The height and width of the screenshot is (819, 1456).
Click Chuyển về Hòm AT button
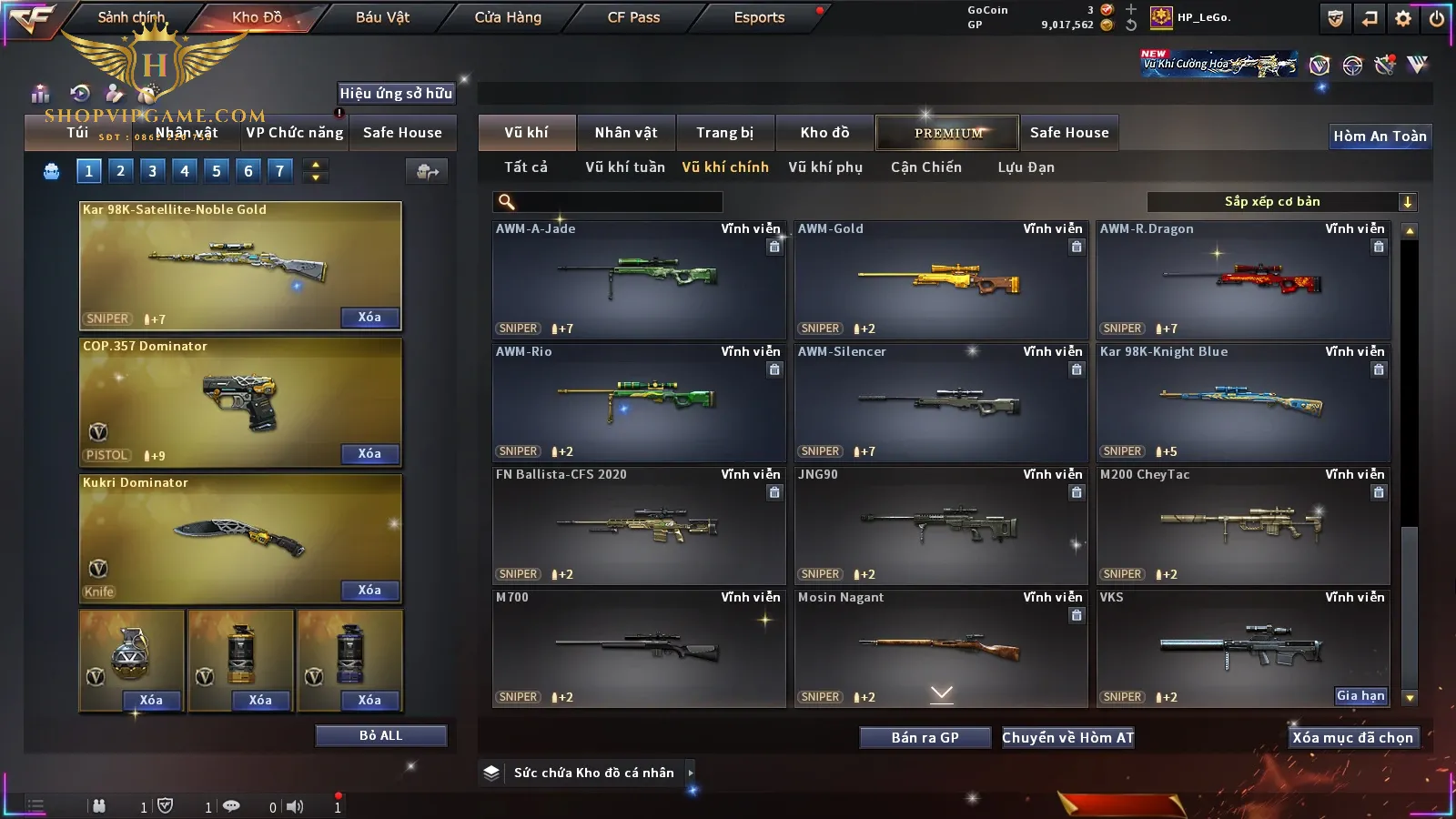(1067, 738)
